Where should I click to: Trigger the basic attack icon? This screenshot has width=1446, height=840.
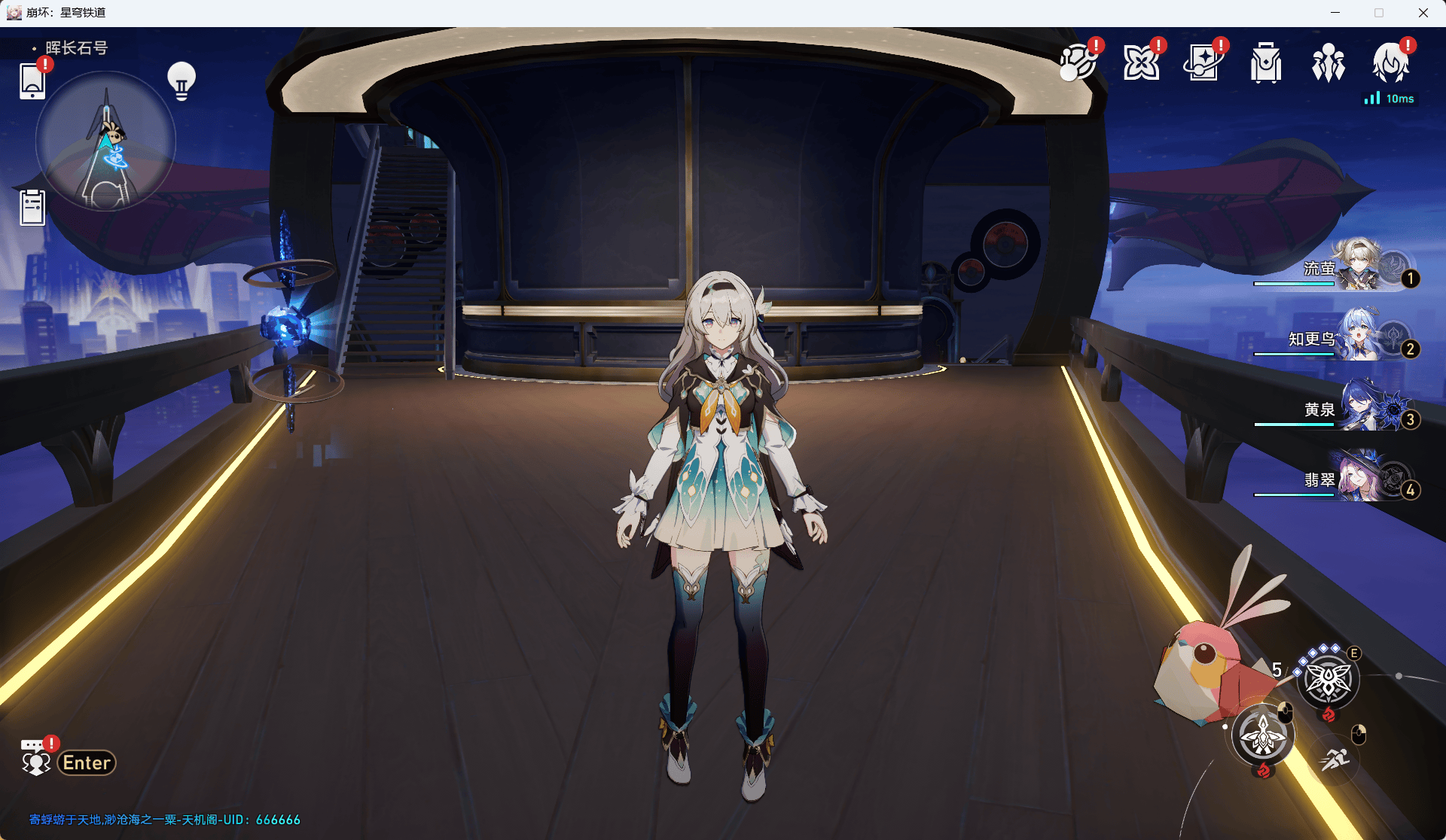pos(1263,735)
